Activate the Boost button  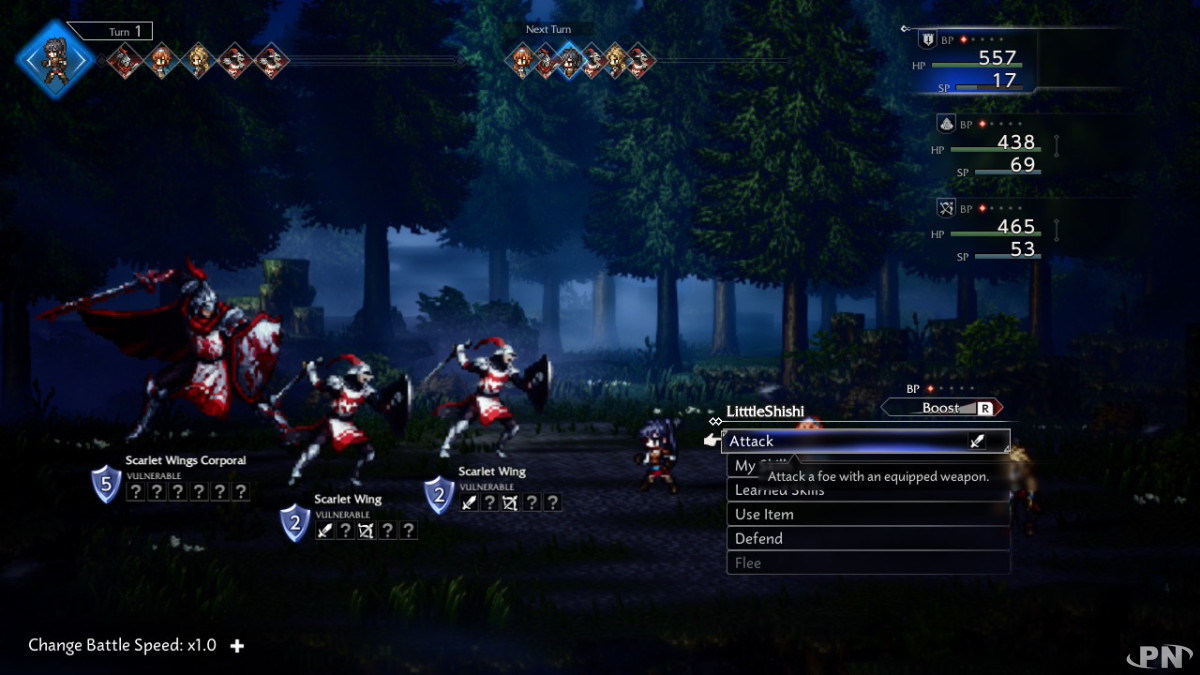(941, 408)
